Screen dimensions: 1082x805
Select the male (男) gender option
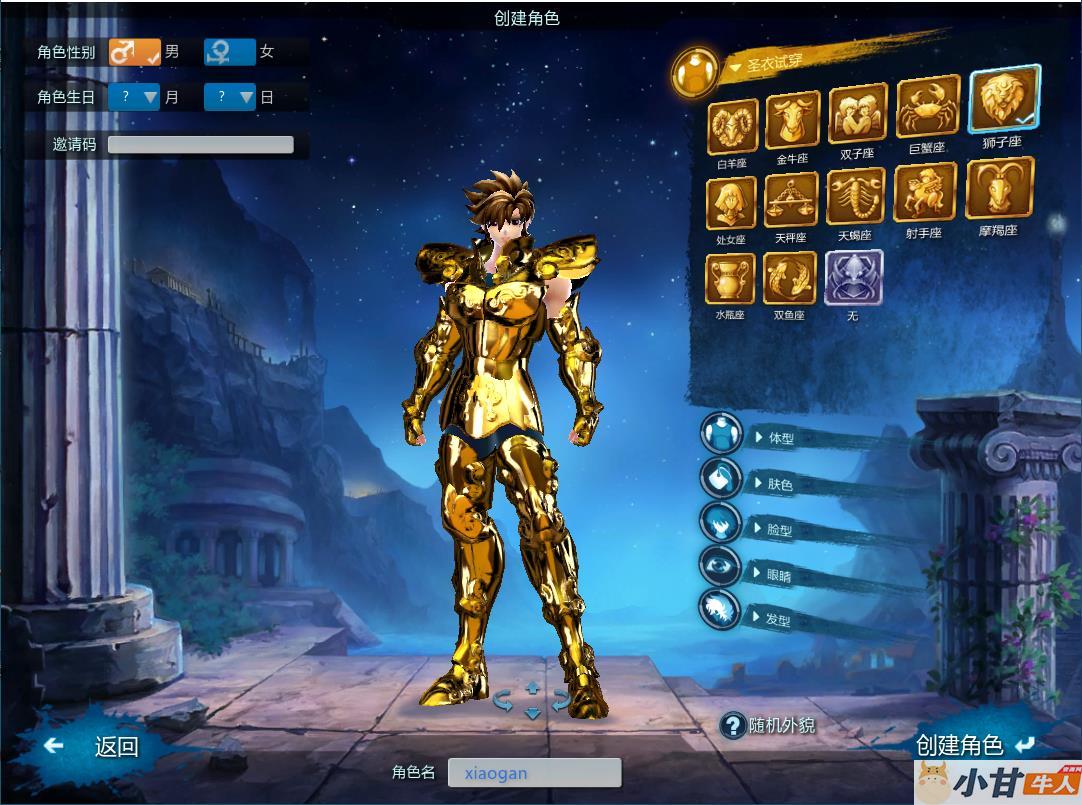[135, 52]
